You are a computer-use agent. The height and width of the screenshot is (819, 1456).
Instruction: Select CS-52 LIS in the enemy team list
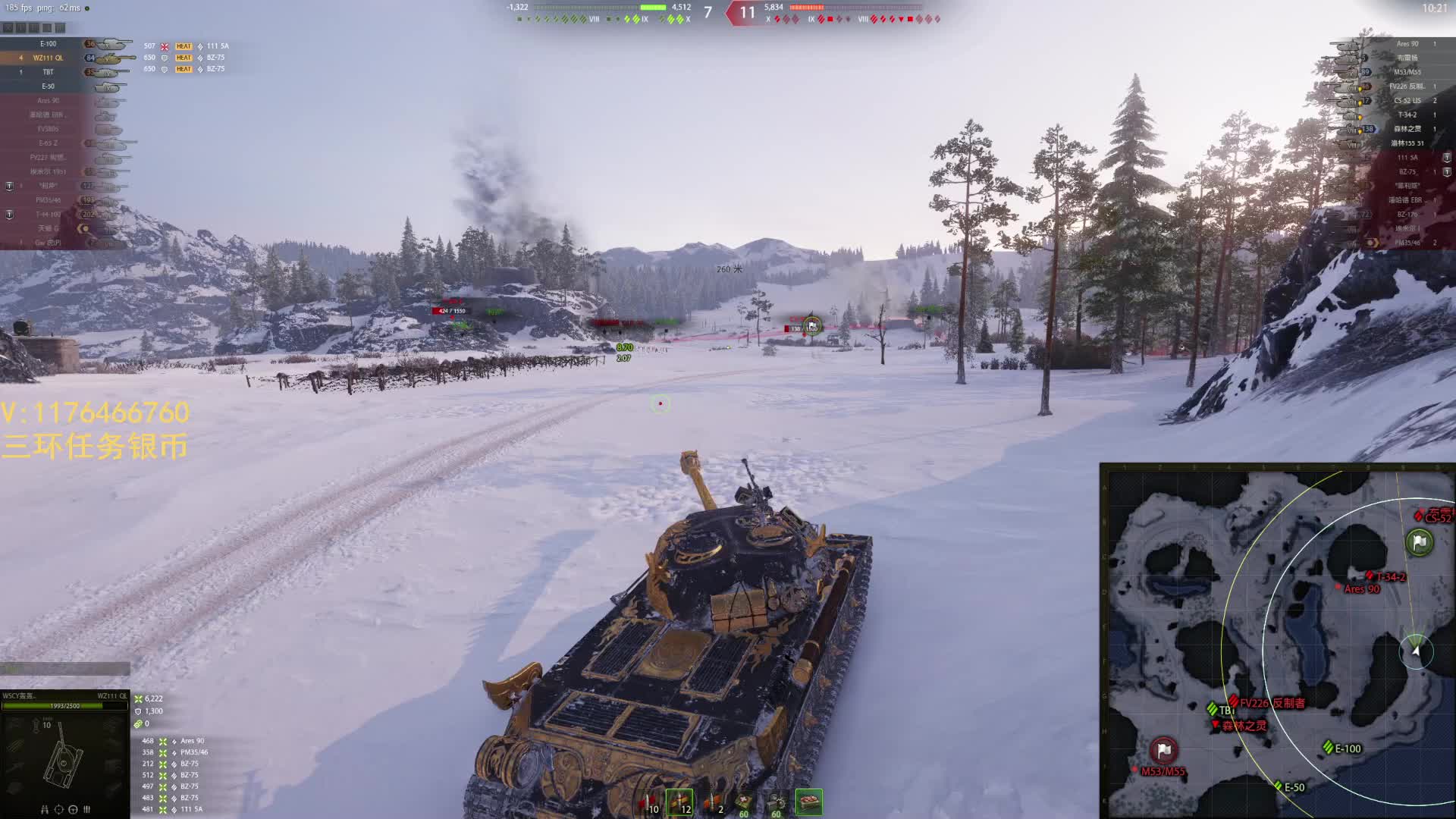tap(1406, 100)
